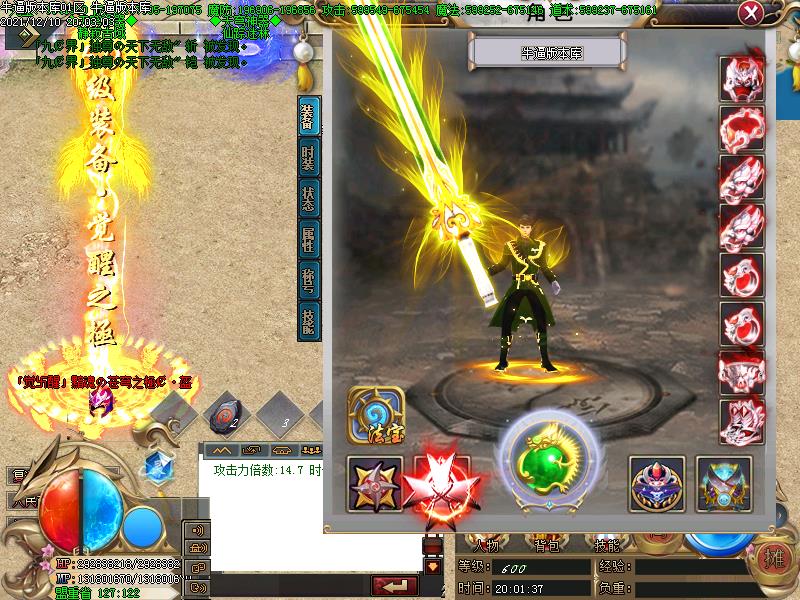Open the 背包 (backpack) button
Screen dimensions: 800x600
[549, 546]
